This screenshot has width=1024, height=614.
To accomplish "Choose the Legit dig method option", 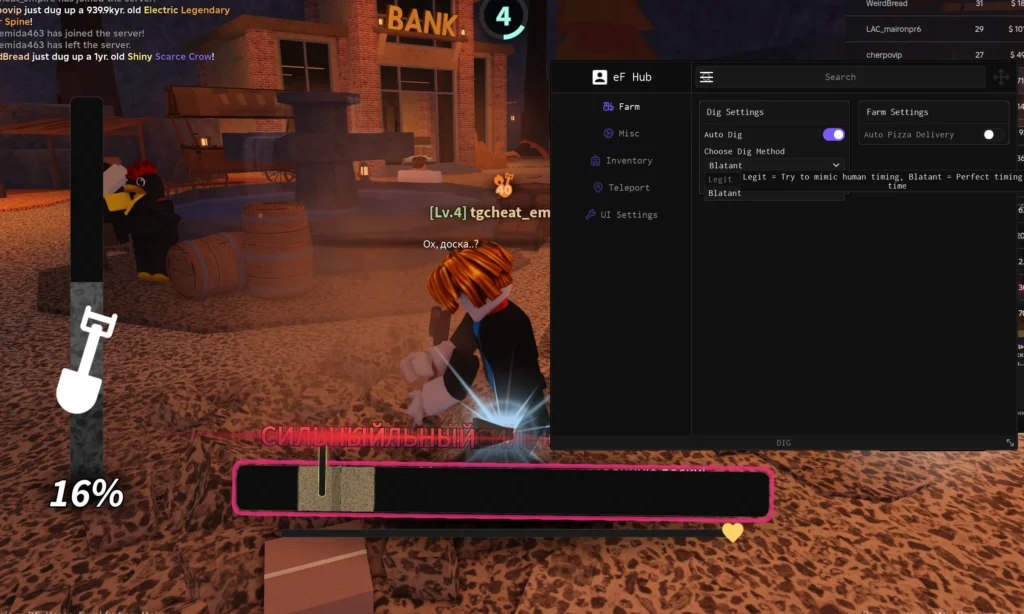I will [x=721, y=179].
